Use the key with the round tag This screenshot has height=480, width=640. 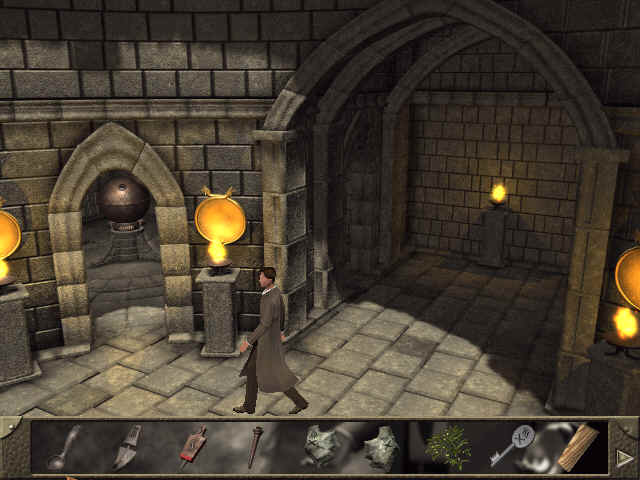pos(512,446)
